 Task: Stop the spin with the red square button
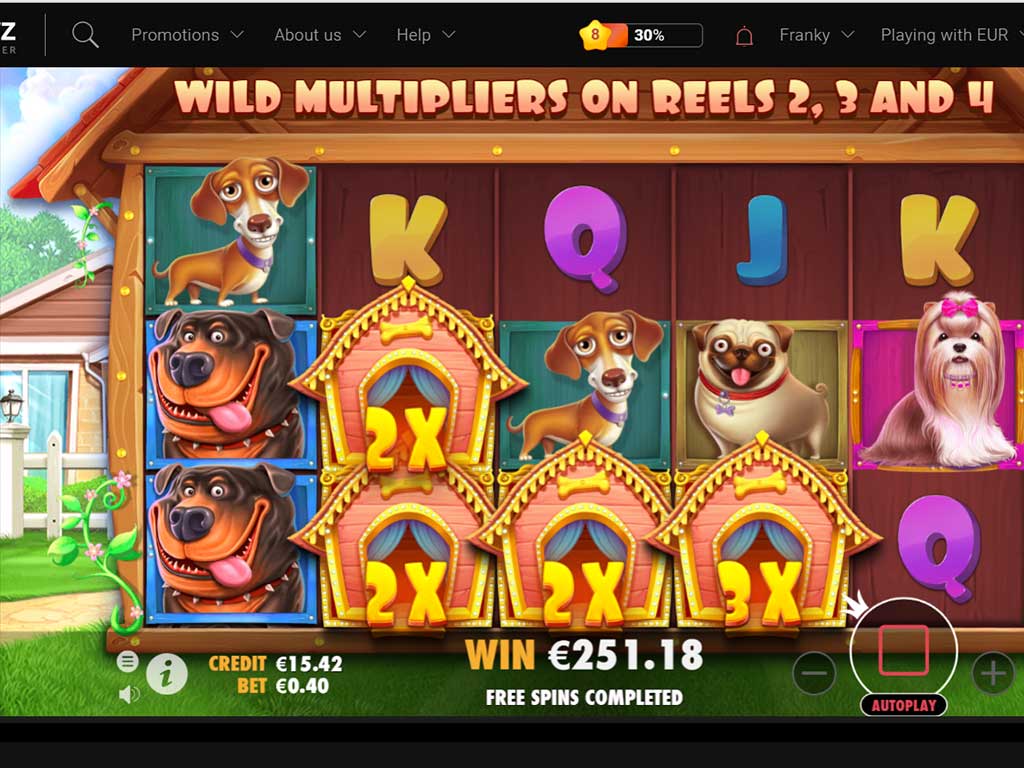903,650
